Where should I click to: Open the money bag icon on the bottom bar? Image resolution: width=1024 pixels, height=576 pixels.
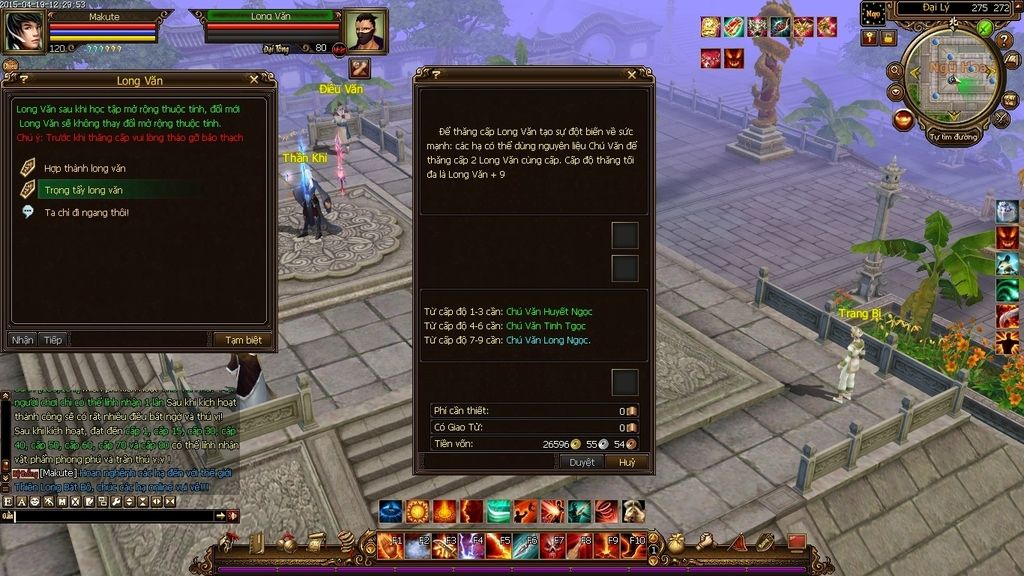[x=676, y=543]
